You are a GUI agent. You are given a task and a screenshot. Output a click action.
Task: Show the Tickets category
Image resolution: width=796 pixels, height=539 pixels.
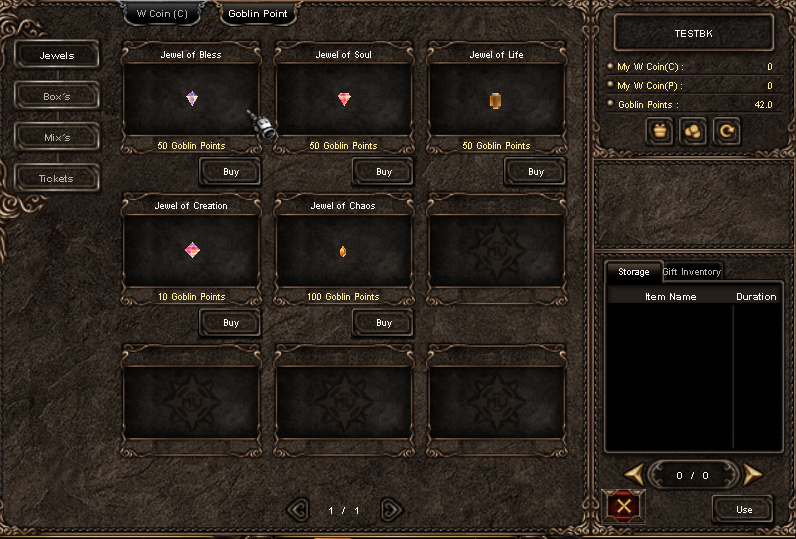coord(57,179)
